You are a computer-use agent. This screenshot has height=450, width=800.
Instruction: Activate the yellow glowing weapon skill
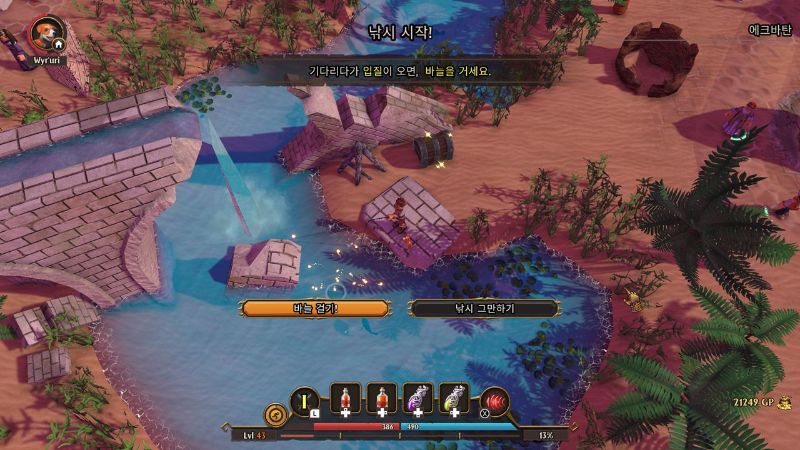tap(304, 400)
